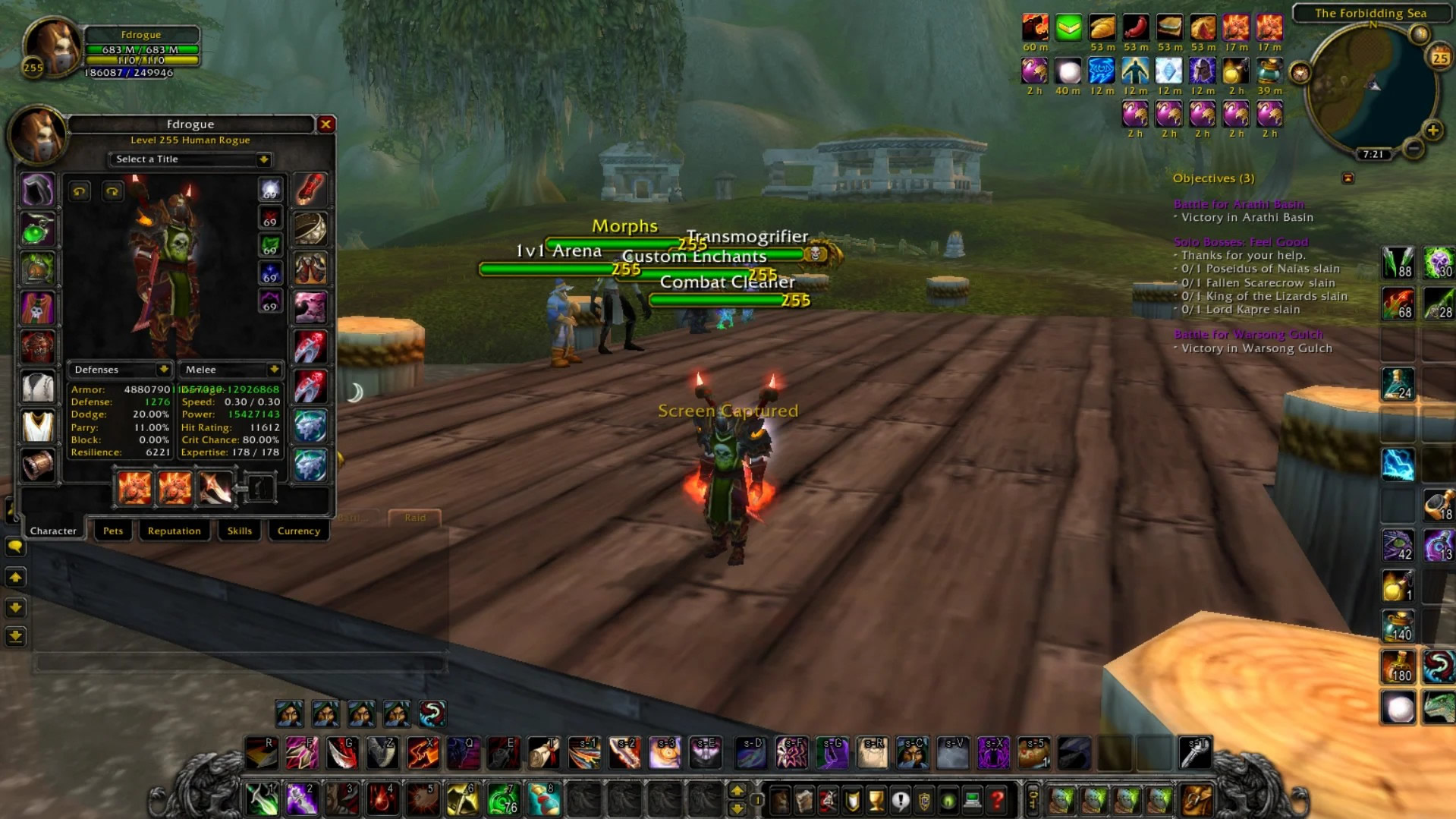
Task: Close the Fdrogue character panel
Action: [x=325, y=124]
